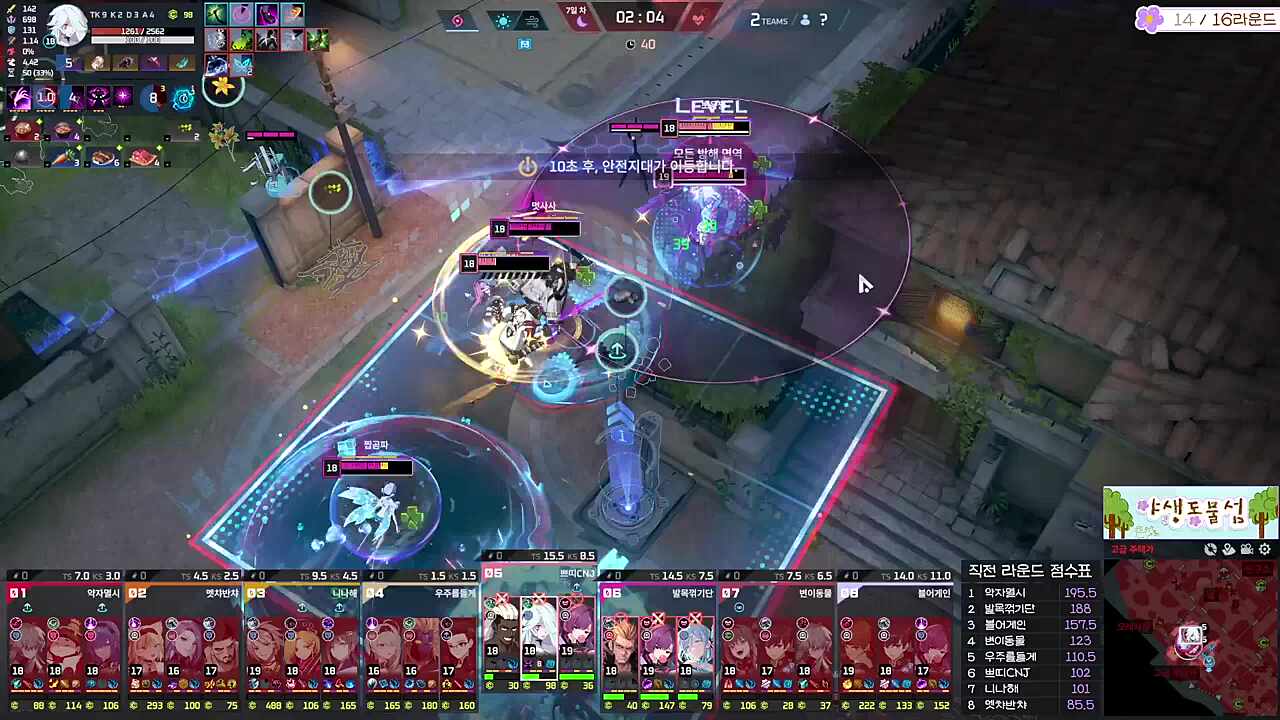Toggle the camera icon above the minimap
Image resolution: width=1280 pixels, height=720 pixels.
coord(1247,549)
